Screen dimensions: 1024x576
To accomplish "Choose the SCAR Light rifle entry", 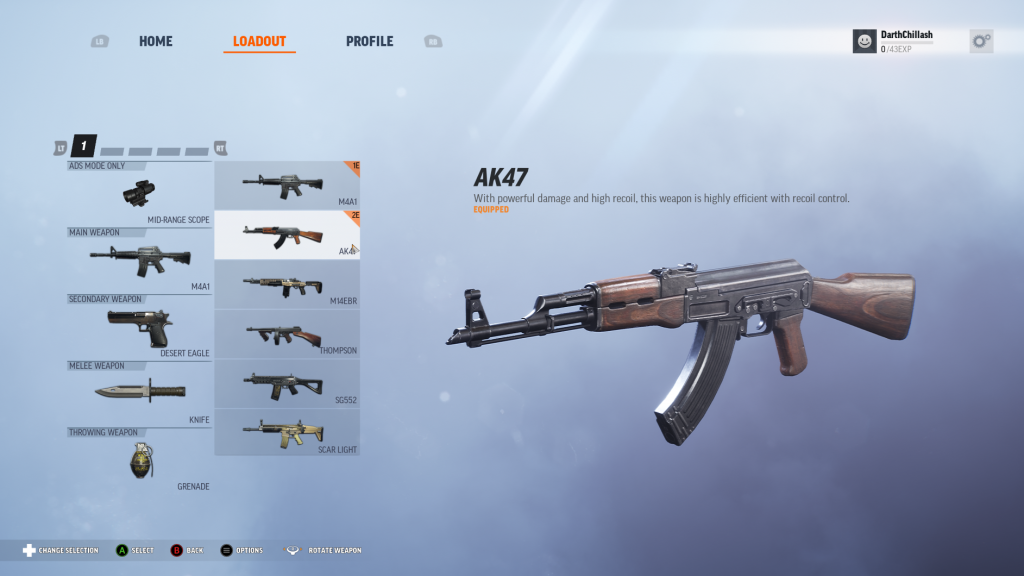I will tap(287, 432).
